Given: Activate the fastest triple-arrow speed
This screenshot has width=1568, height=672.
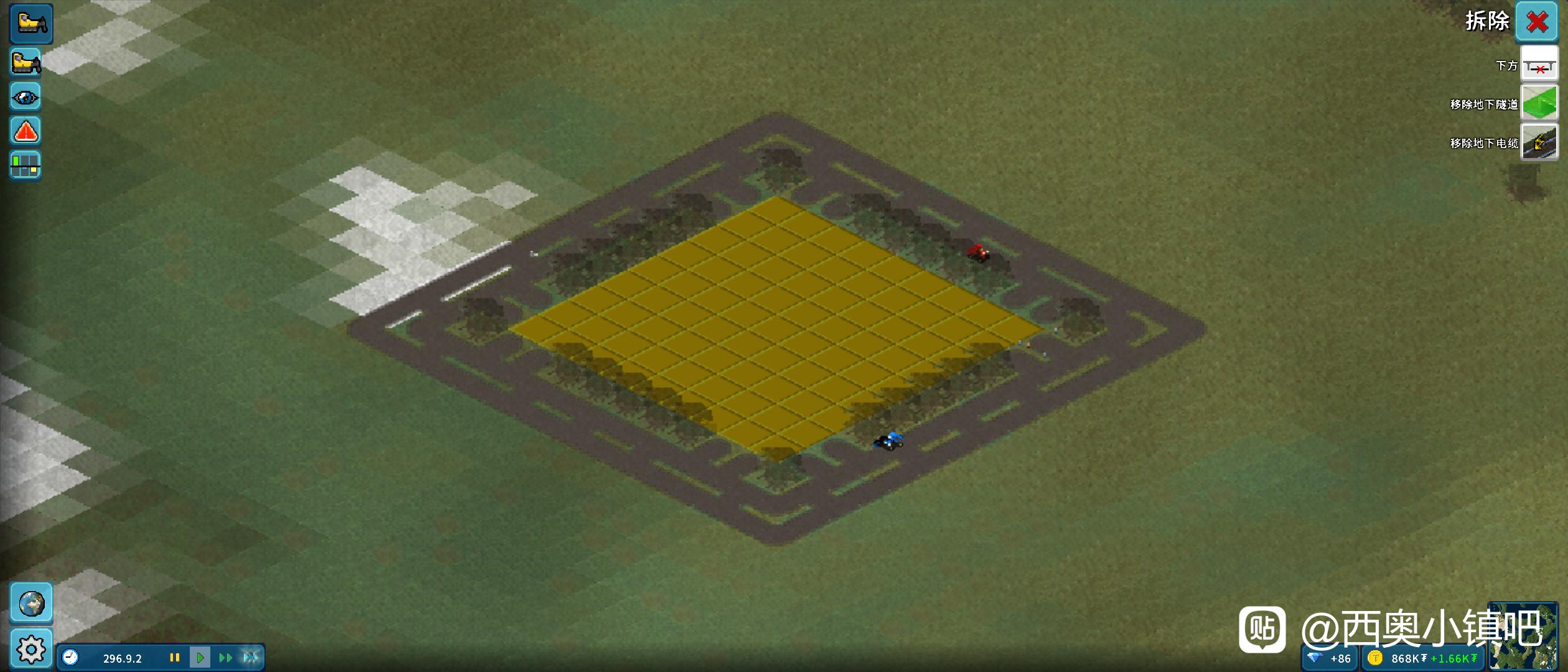Looking at the screenshot, I should point(251,658).
